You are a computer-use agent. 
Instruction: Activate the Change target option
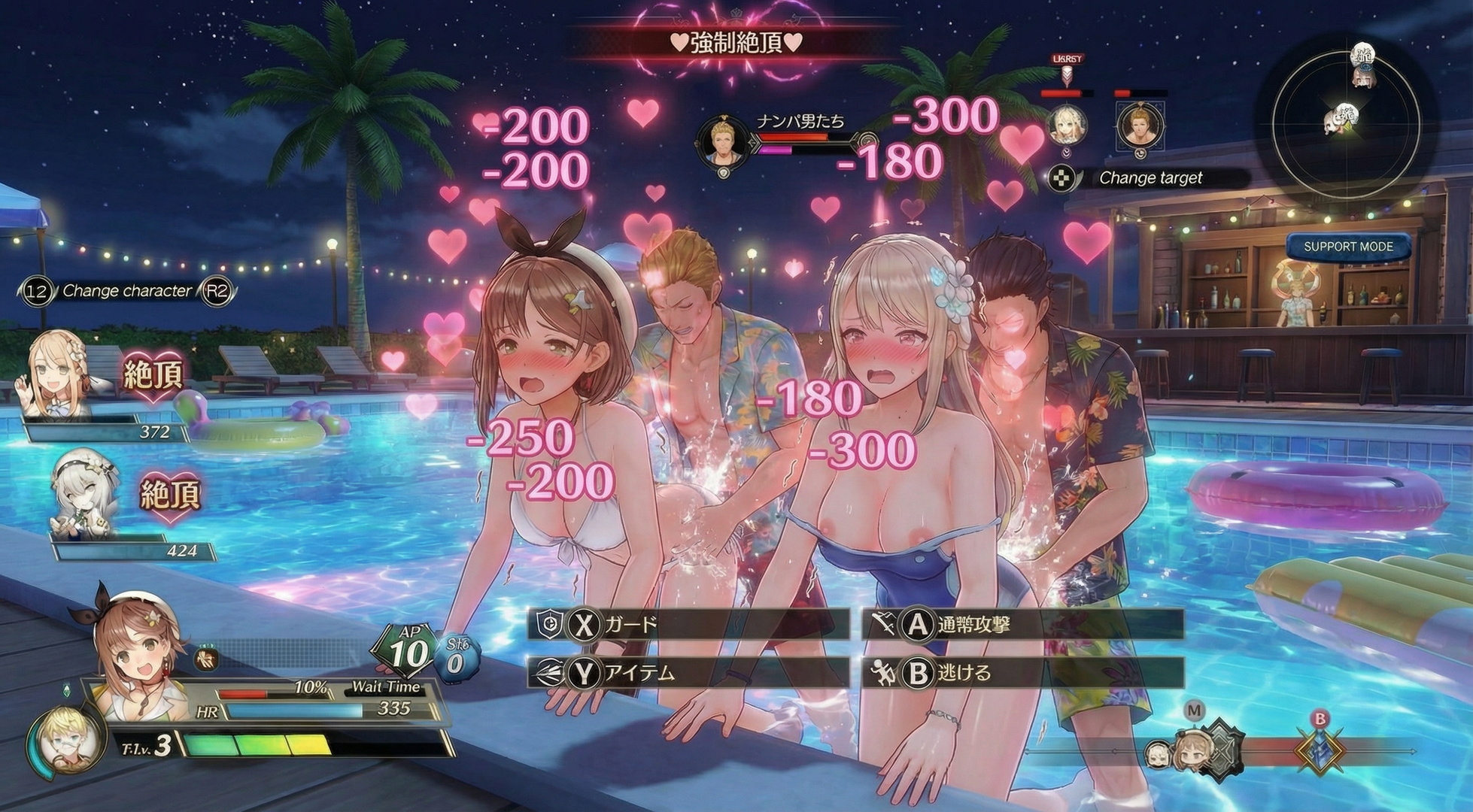click(x=1150, y=178)
